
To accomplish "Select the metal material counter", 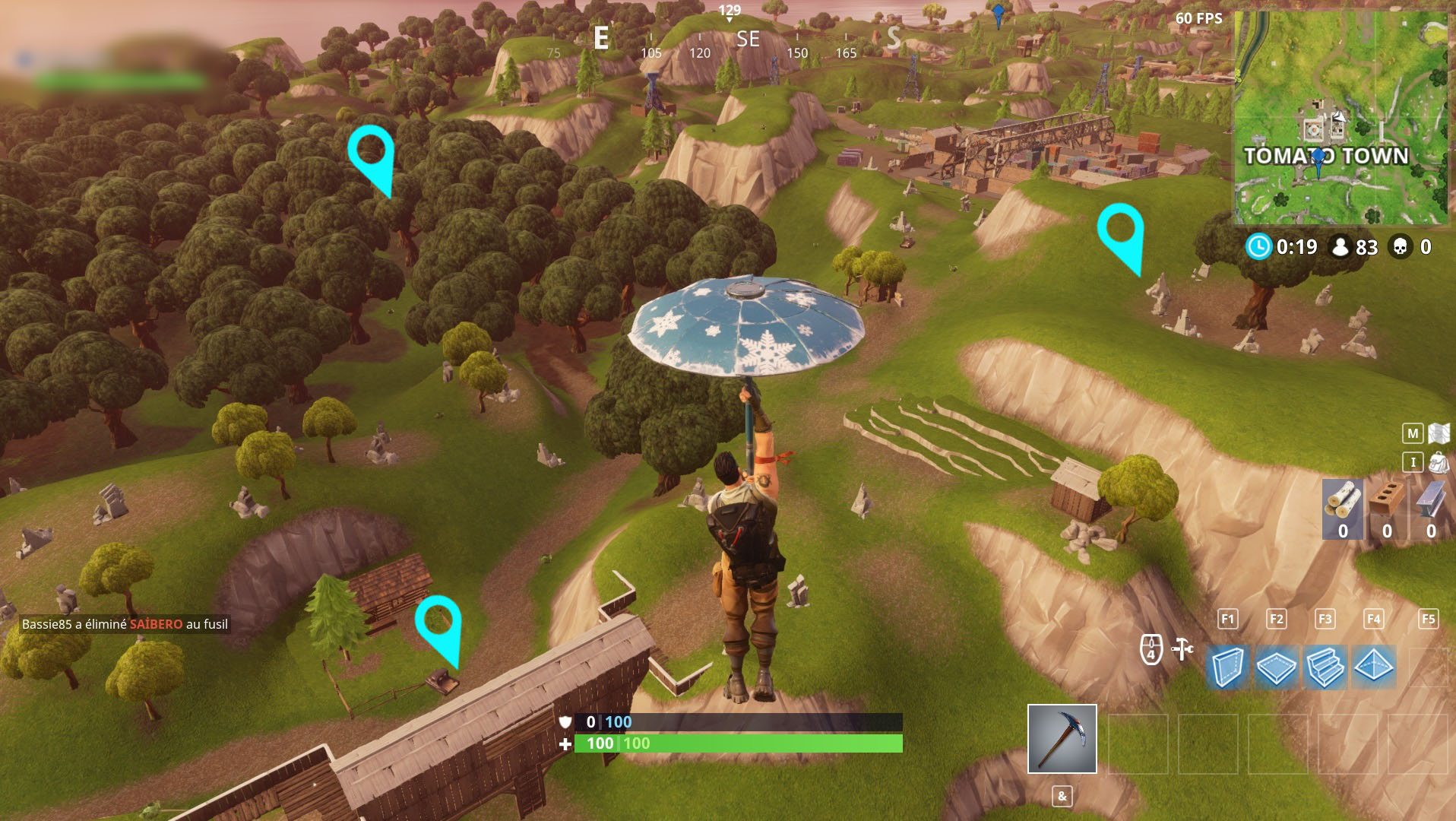I will [x=1431, y=509].
